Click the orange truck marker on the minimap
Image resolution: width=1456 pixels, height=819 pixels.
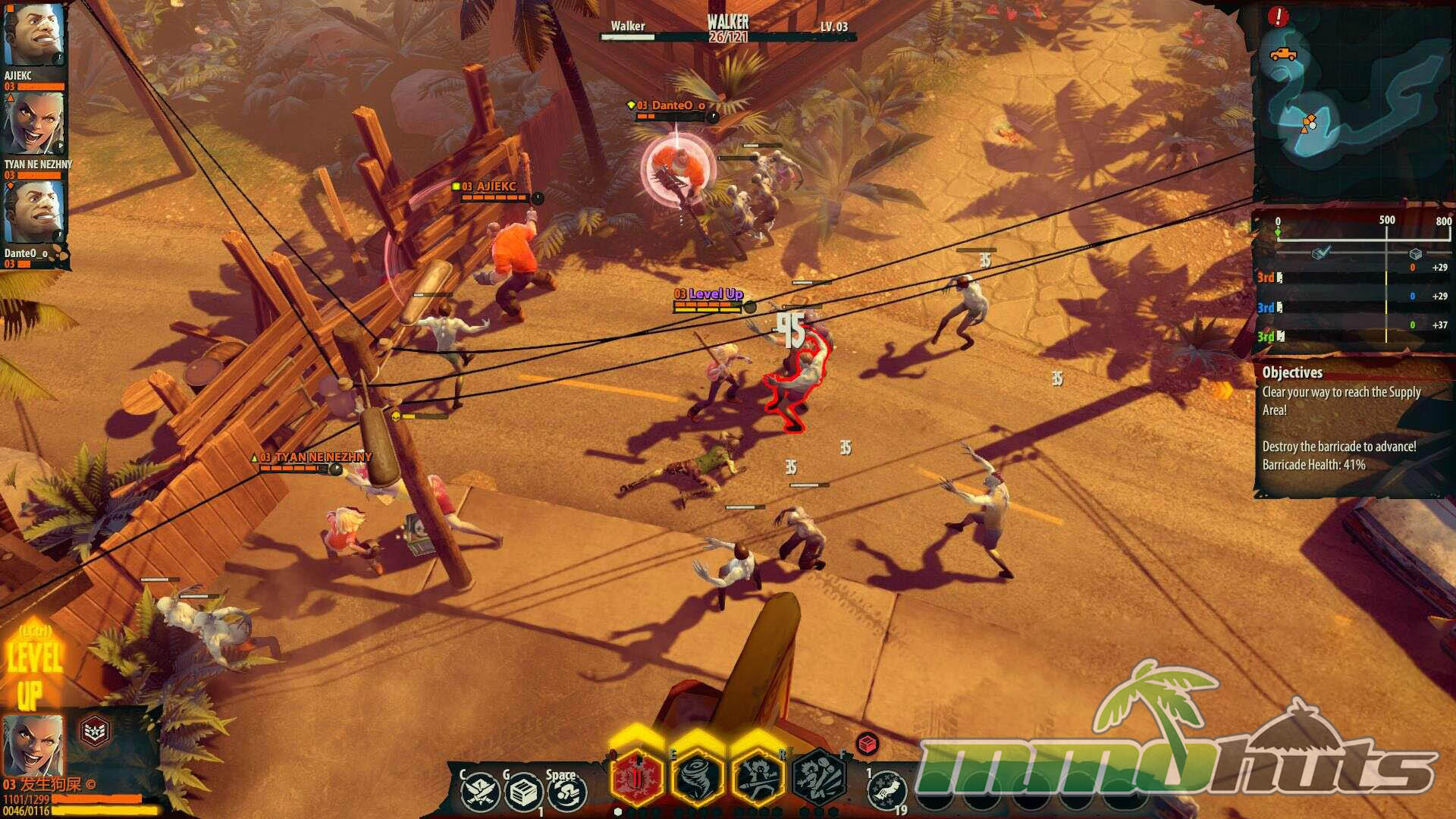click(1282, 55)
